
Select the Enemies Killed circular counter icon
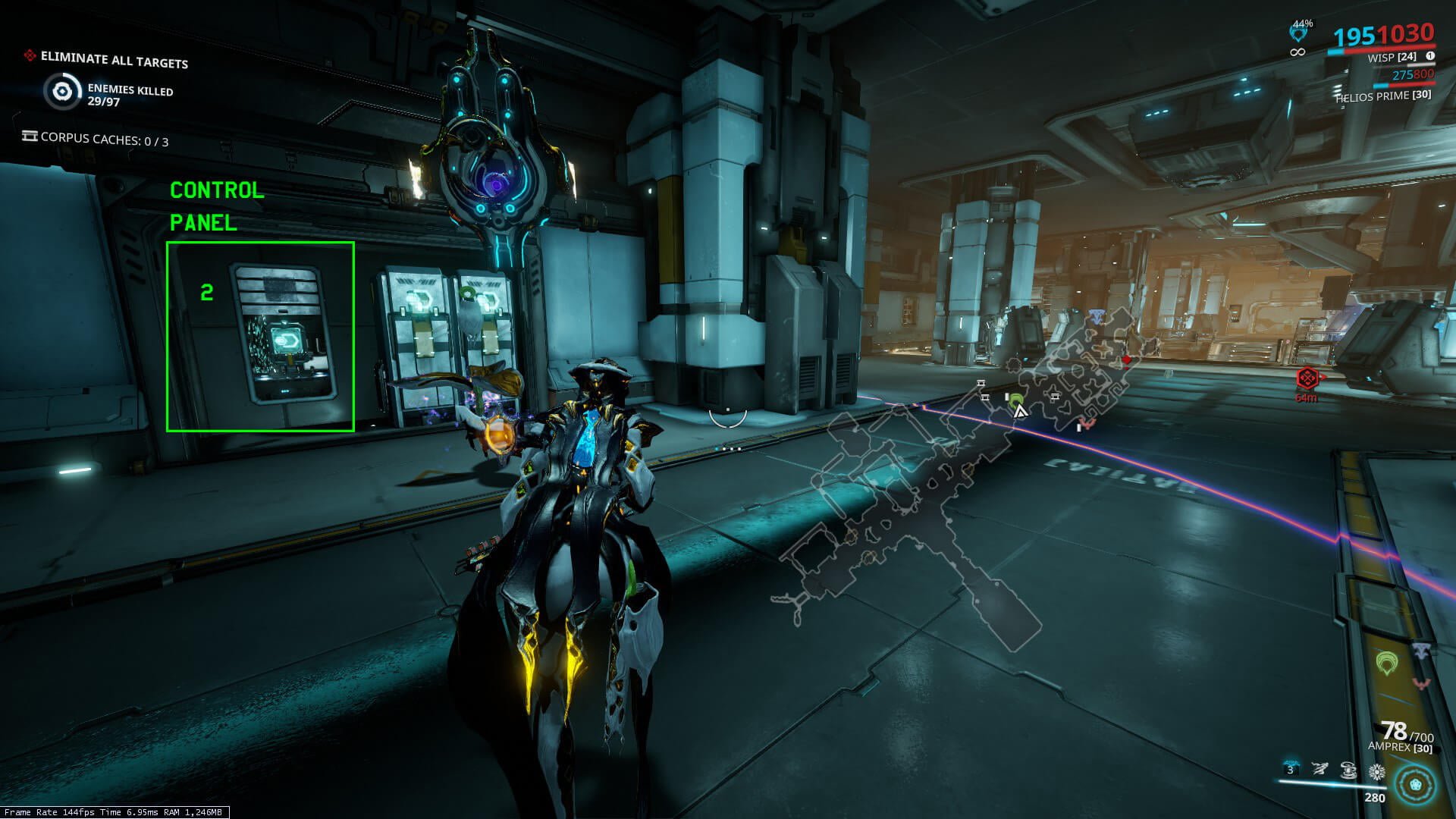pos(61,93)
